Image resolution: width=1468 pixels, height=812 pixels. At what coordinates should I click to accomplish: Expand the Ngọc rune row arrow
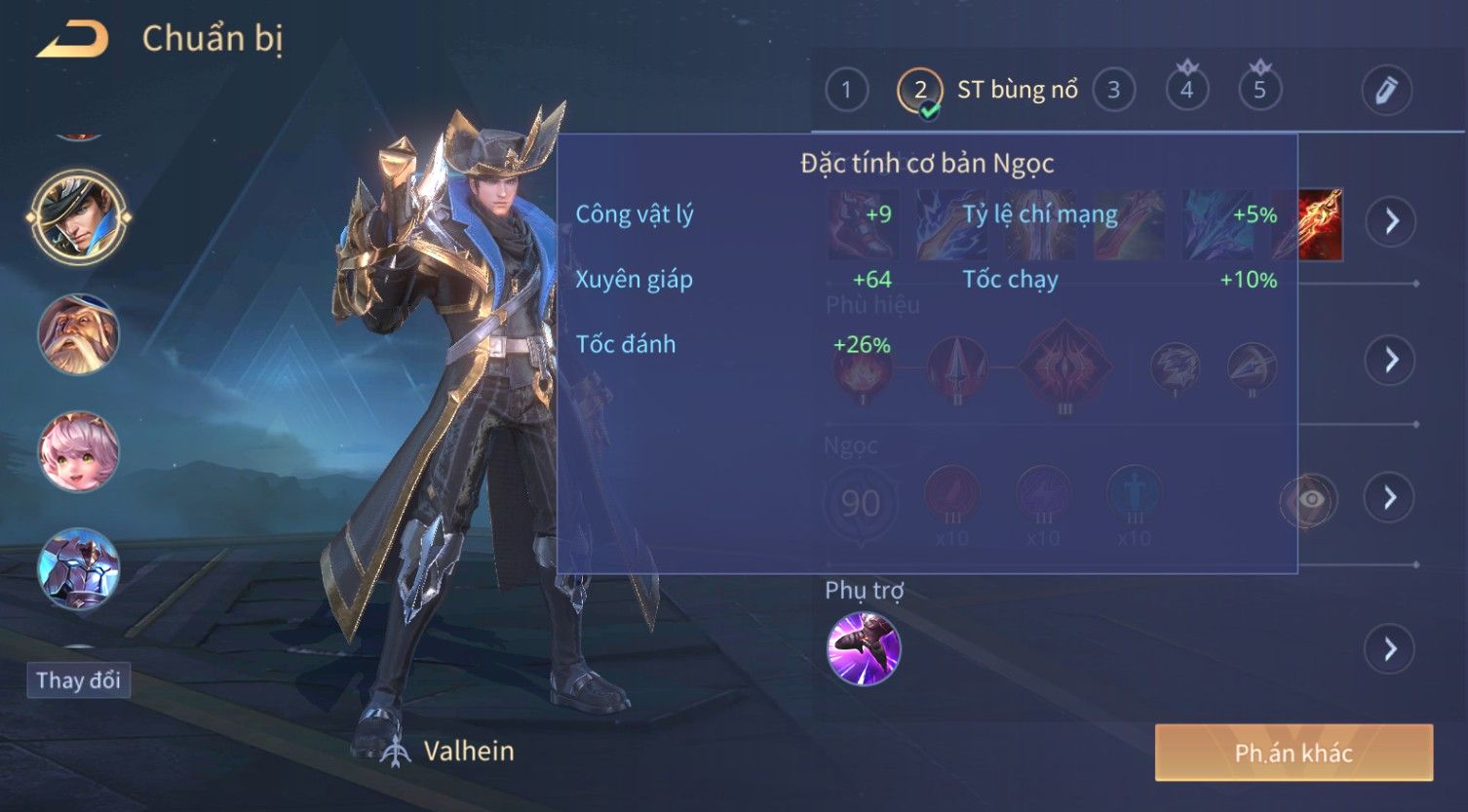pos(1390,498)
